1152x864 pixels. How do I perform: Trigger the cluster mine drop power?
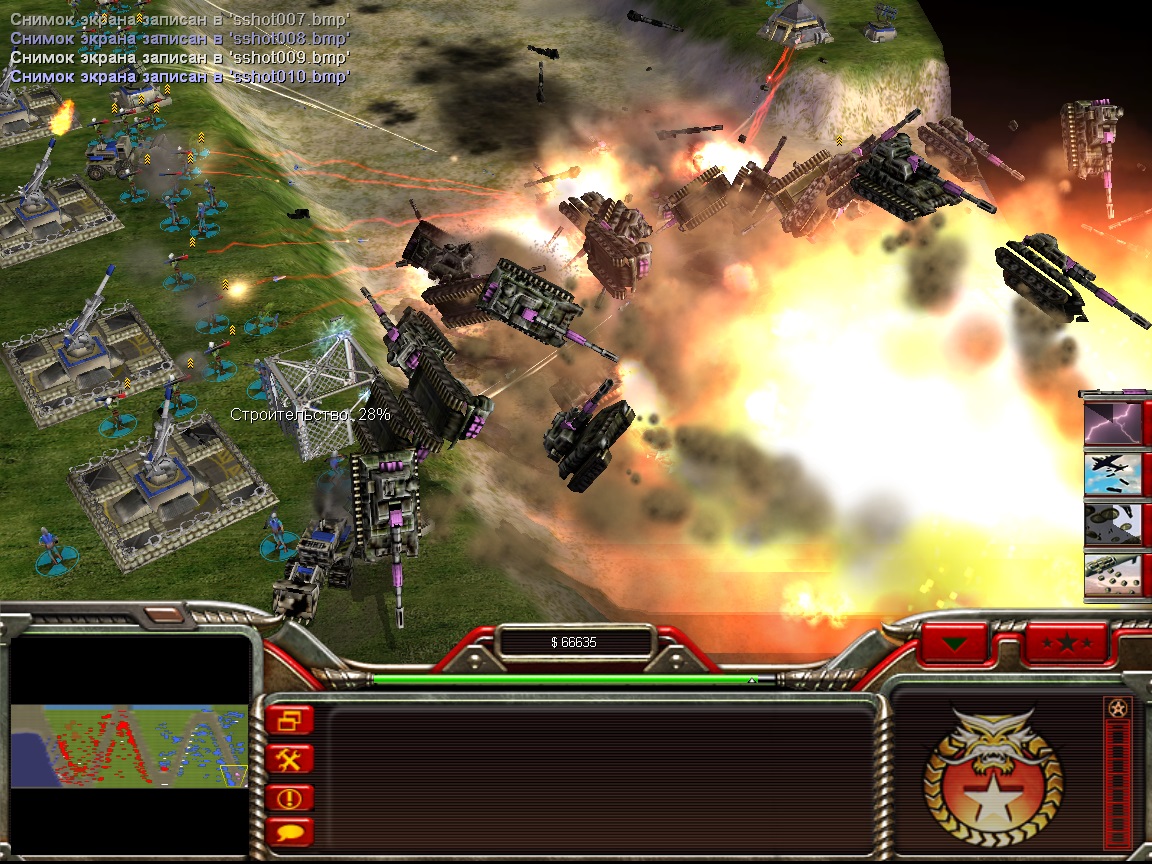click(1112, 576)
